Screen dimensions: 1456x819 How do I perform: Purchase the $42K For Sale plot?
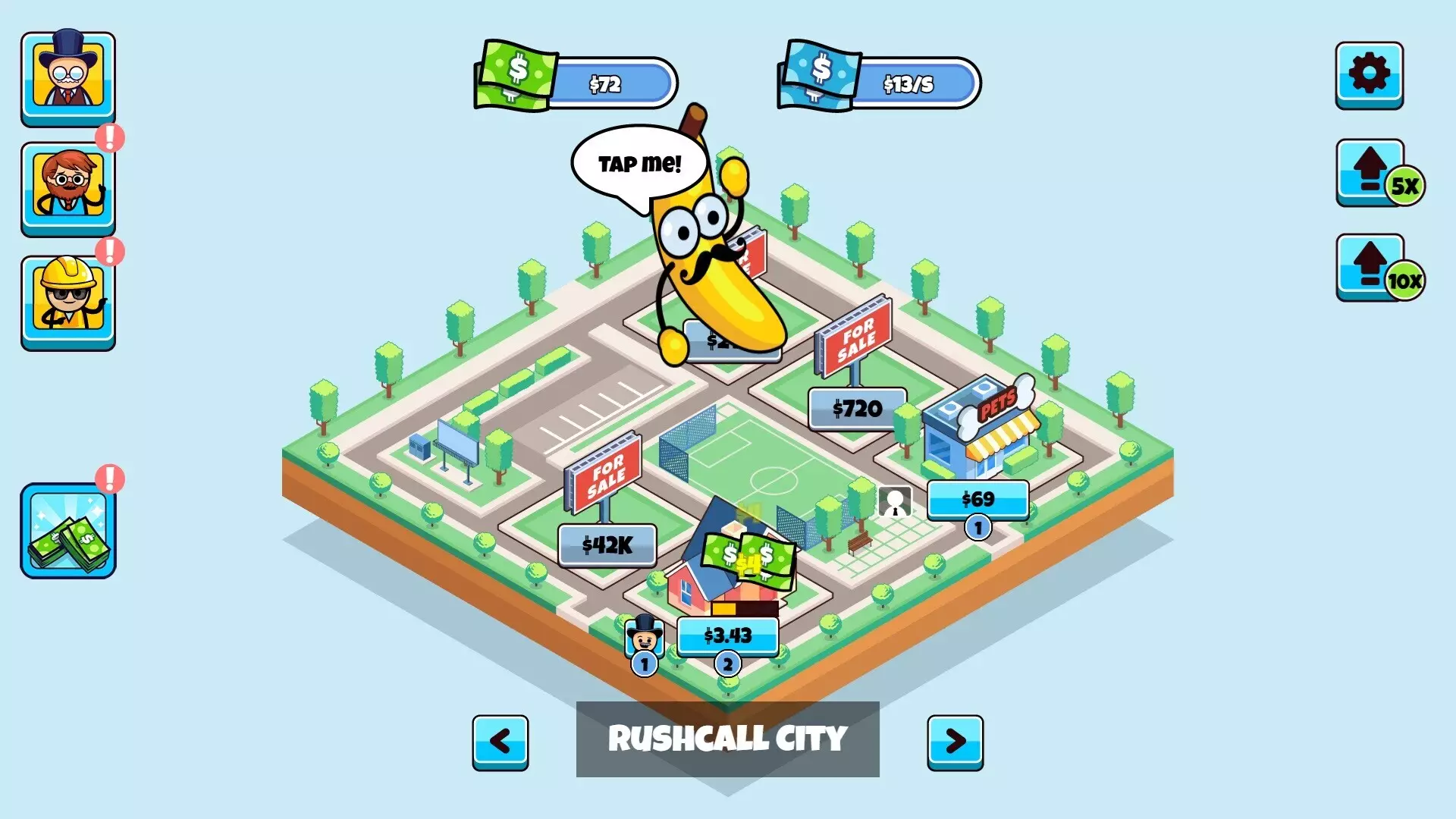(x=607, y=546)
